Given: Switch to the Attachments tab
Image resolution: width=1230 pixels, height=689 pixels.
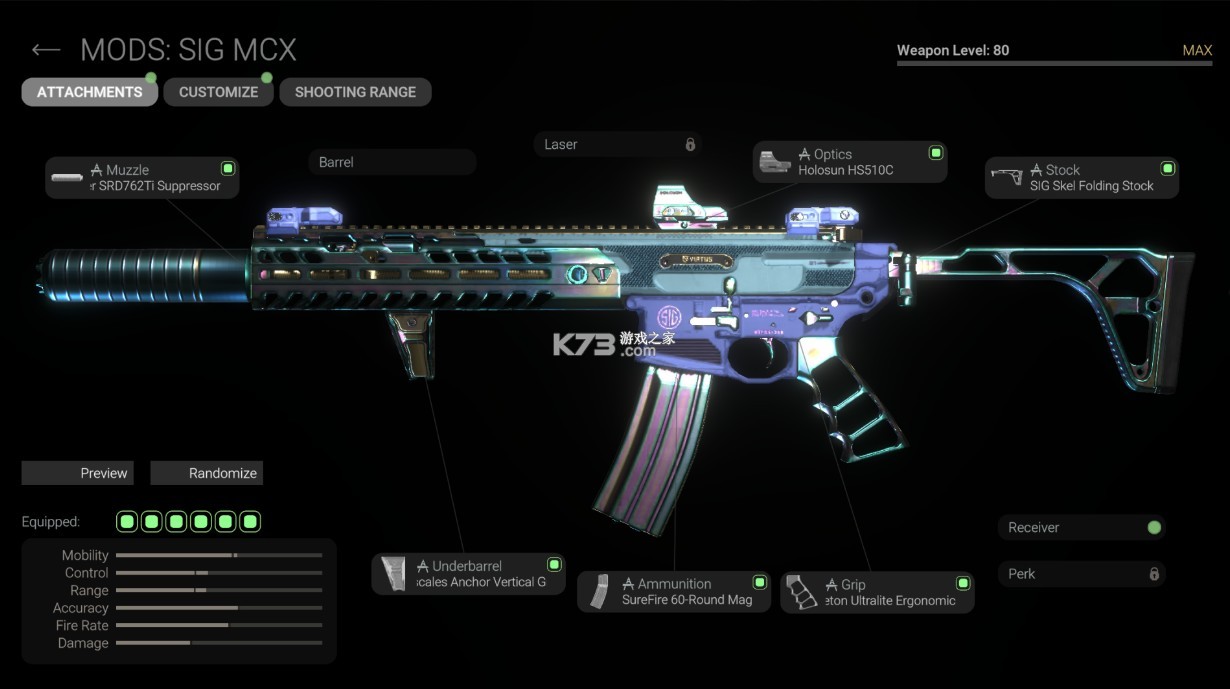Looking at the screenshot, I should pyautogui.click(x=90, y=92).
